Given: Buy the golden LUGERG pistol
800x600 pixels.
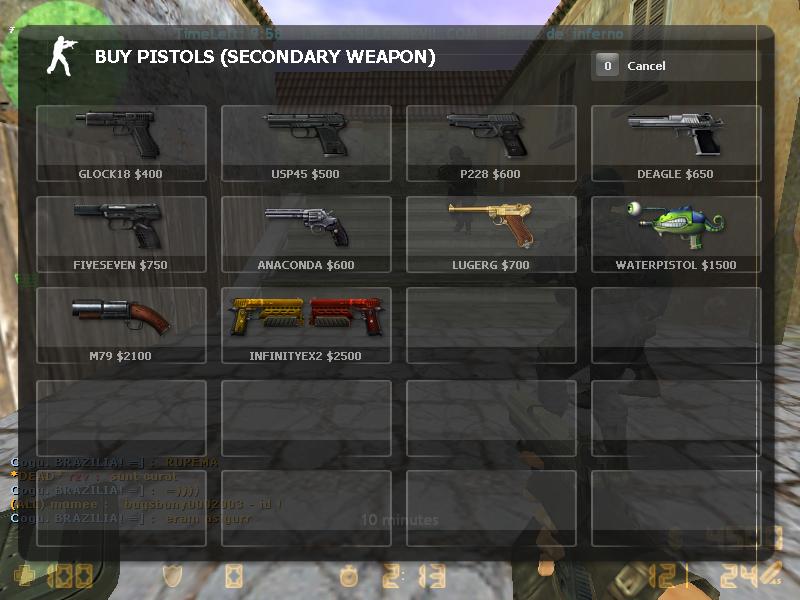Looking at the screenshot, I should (491, 234).
